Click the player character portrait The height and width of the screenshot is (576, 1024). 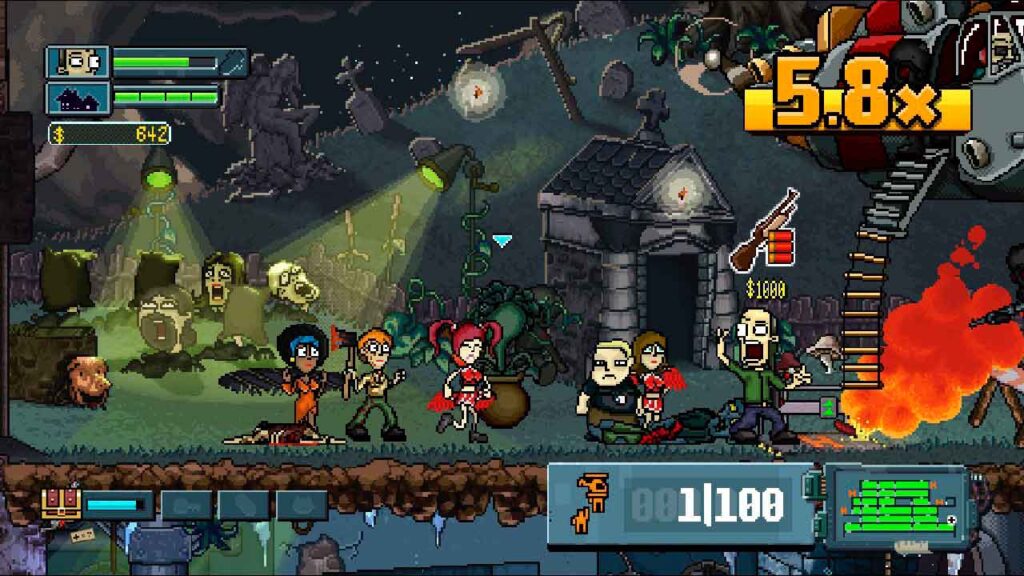pos(78,62)
